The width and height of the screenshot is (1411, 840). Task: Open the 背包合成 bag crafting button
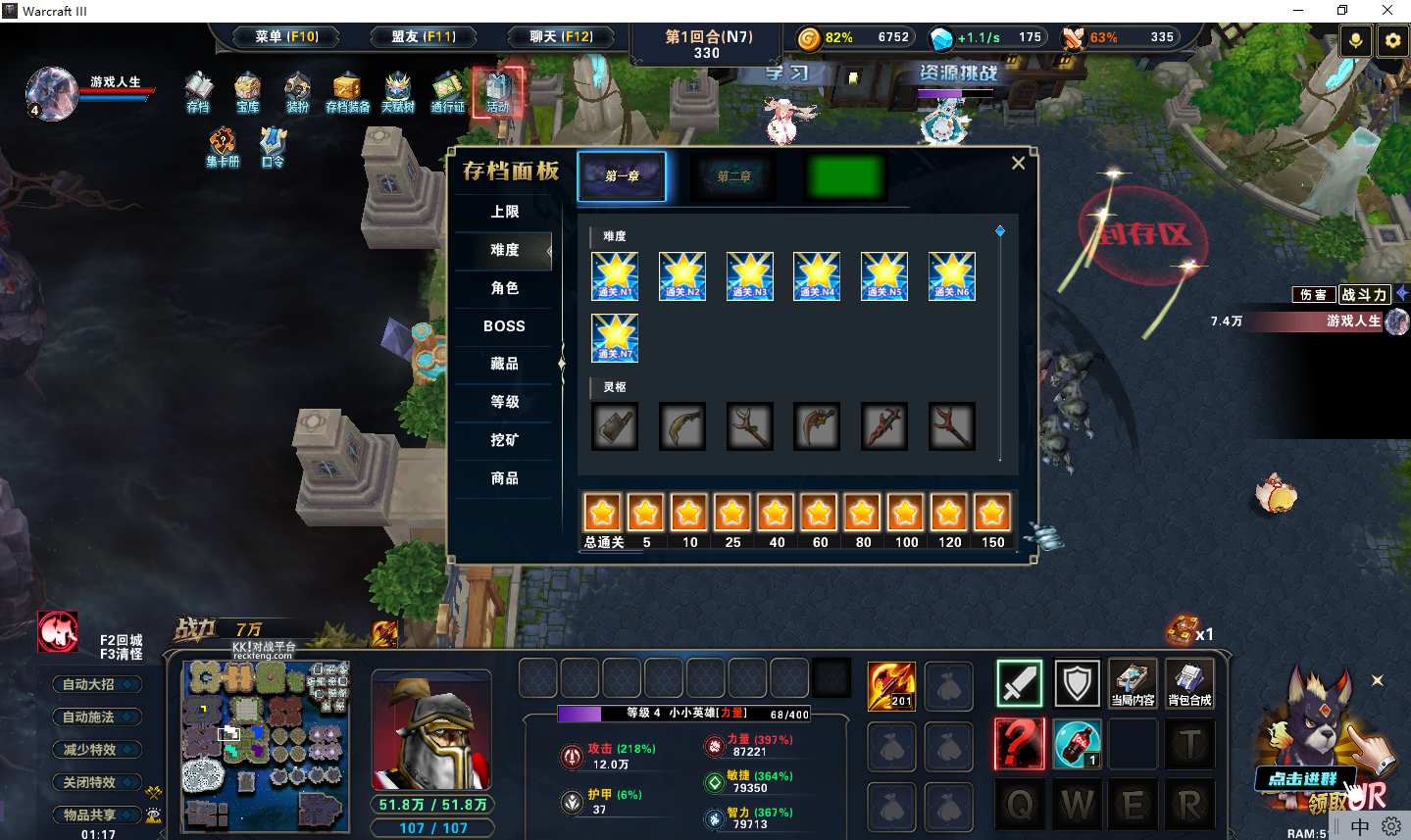(x=1189, y=683)
